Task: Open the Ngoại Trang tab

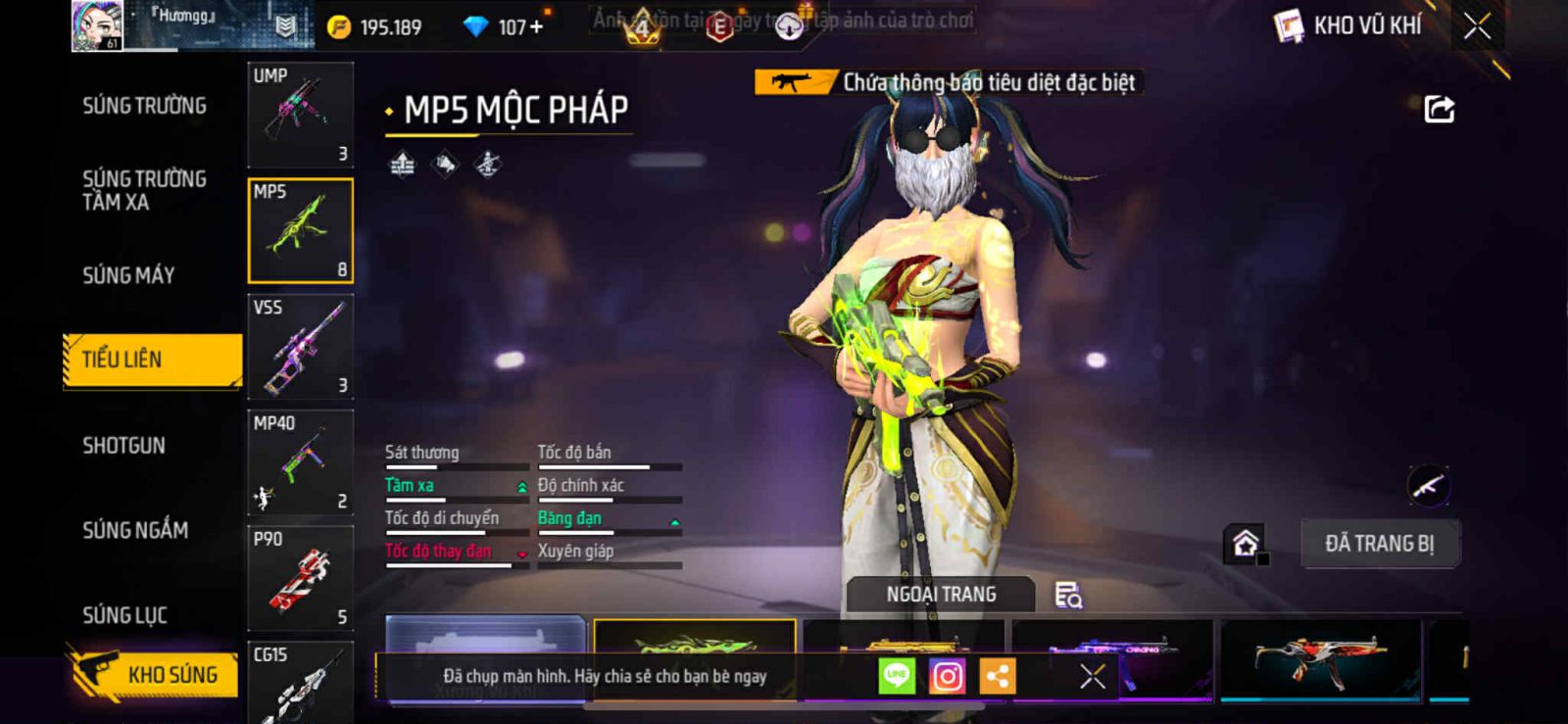Action: pyautogui.click(x=941, y=595)
